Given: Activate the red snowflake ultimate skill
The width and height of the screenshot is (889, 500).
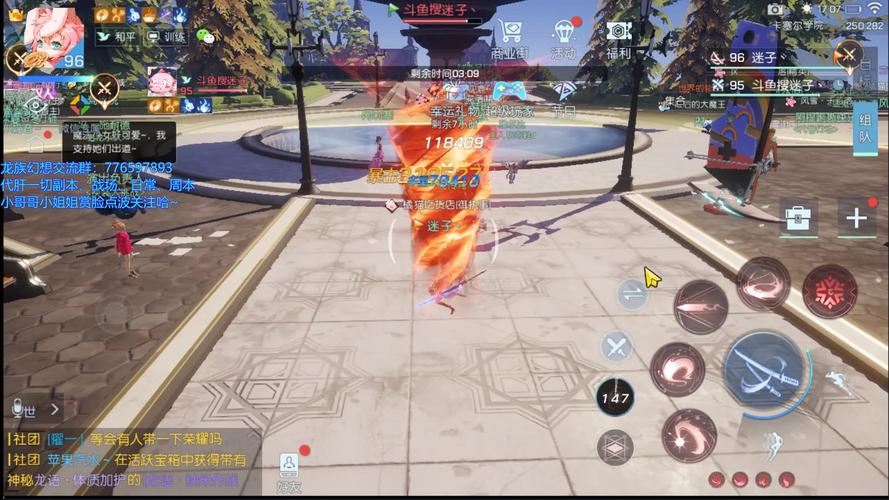Looking at the screenshot, I should pyautogui.click(x=829, y=291).
